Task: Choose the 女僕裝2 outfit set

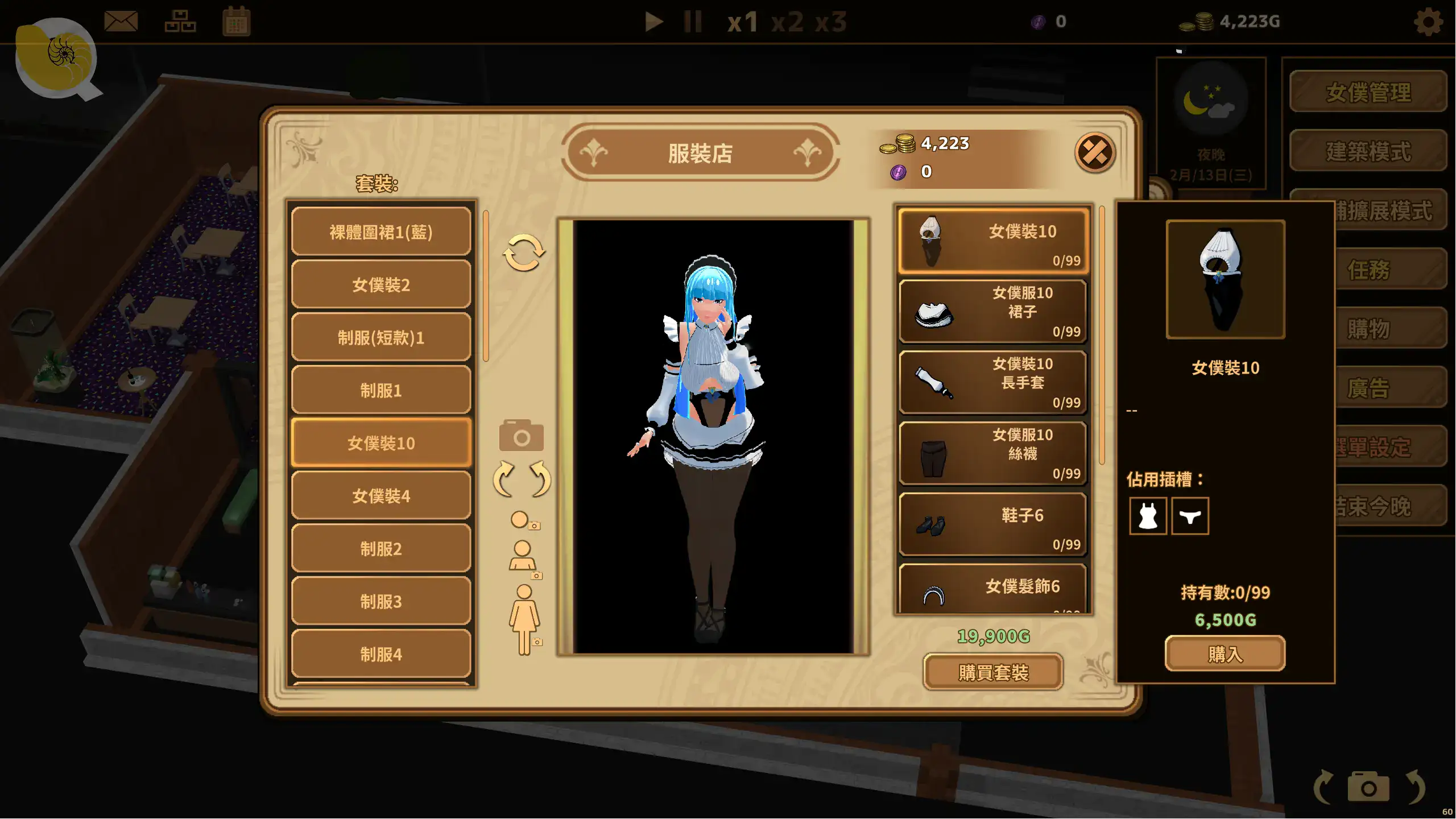Action: (x=381, y=284)
